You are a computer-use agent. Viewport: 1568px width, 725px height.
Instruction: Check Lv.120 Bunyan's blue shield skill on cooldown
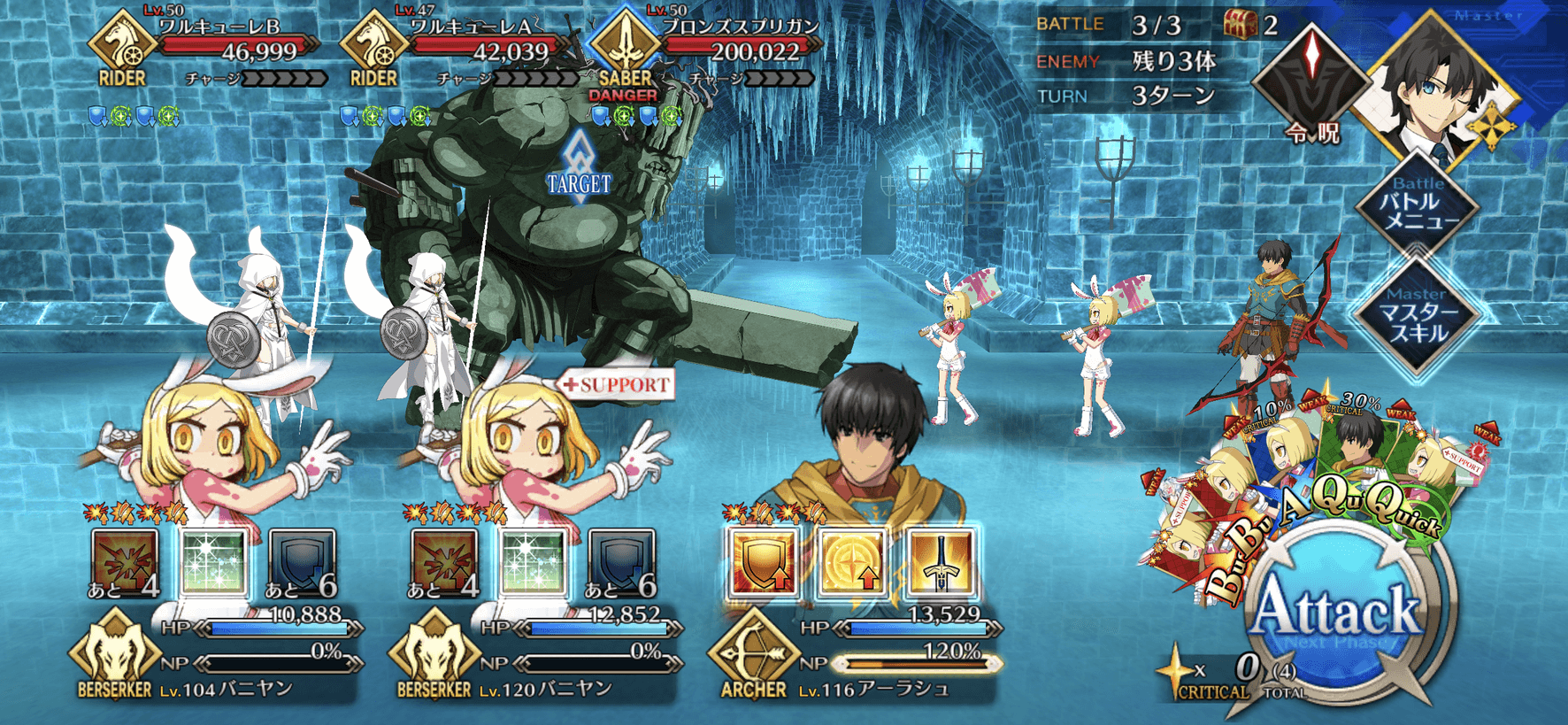[622, 562]
